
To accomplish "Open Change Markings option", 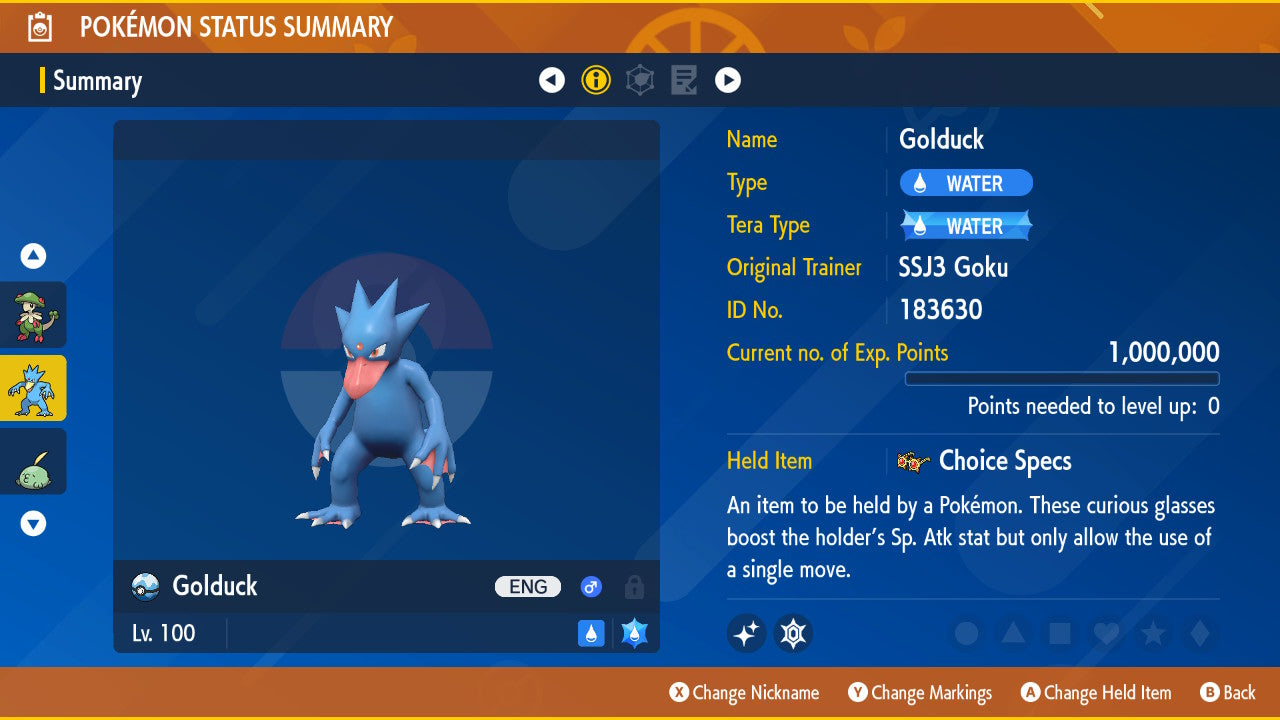I will (x=920, y=693).
